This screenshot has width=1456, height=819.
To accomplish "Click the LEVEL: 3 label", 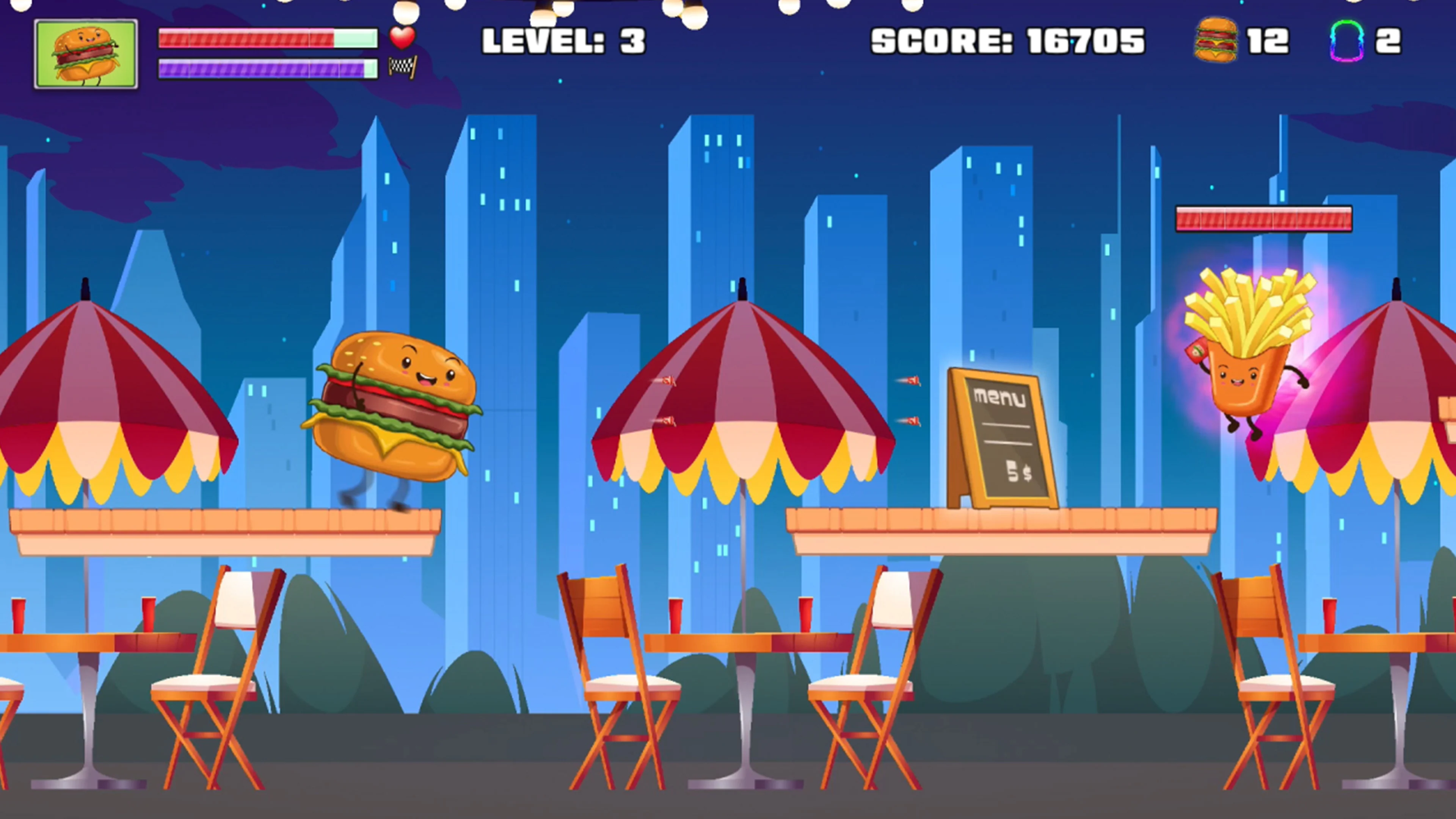I will (x=562, y=41).
